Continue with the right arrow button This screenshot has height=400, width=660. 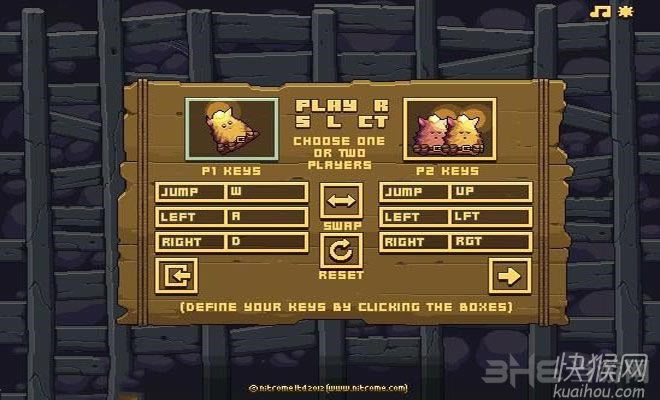(508, 274)
